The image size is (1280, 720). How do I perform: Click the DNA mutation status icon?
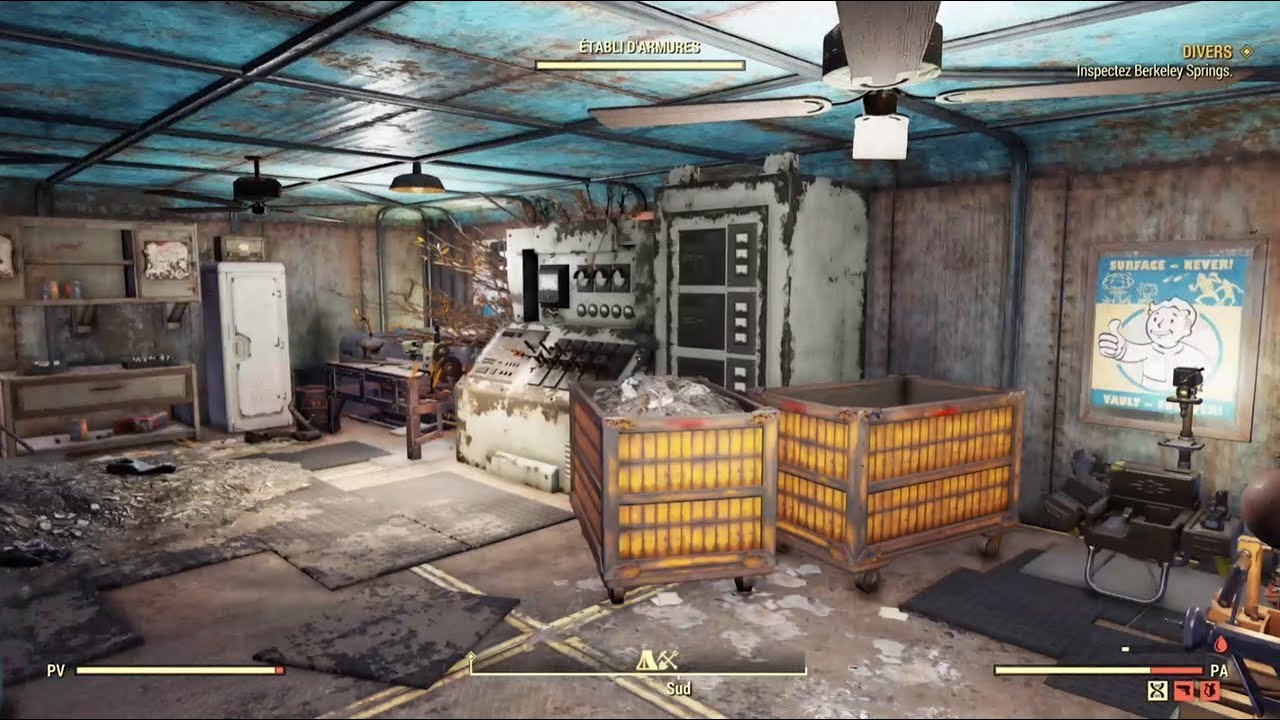pyautogui.click(x=1158, y=690)
